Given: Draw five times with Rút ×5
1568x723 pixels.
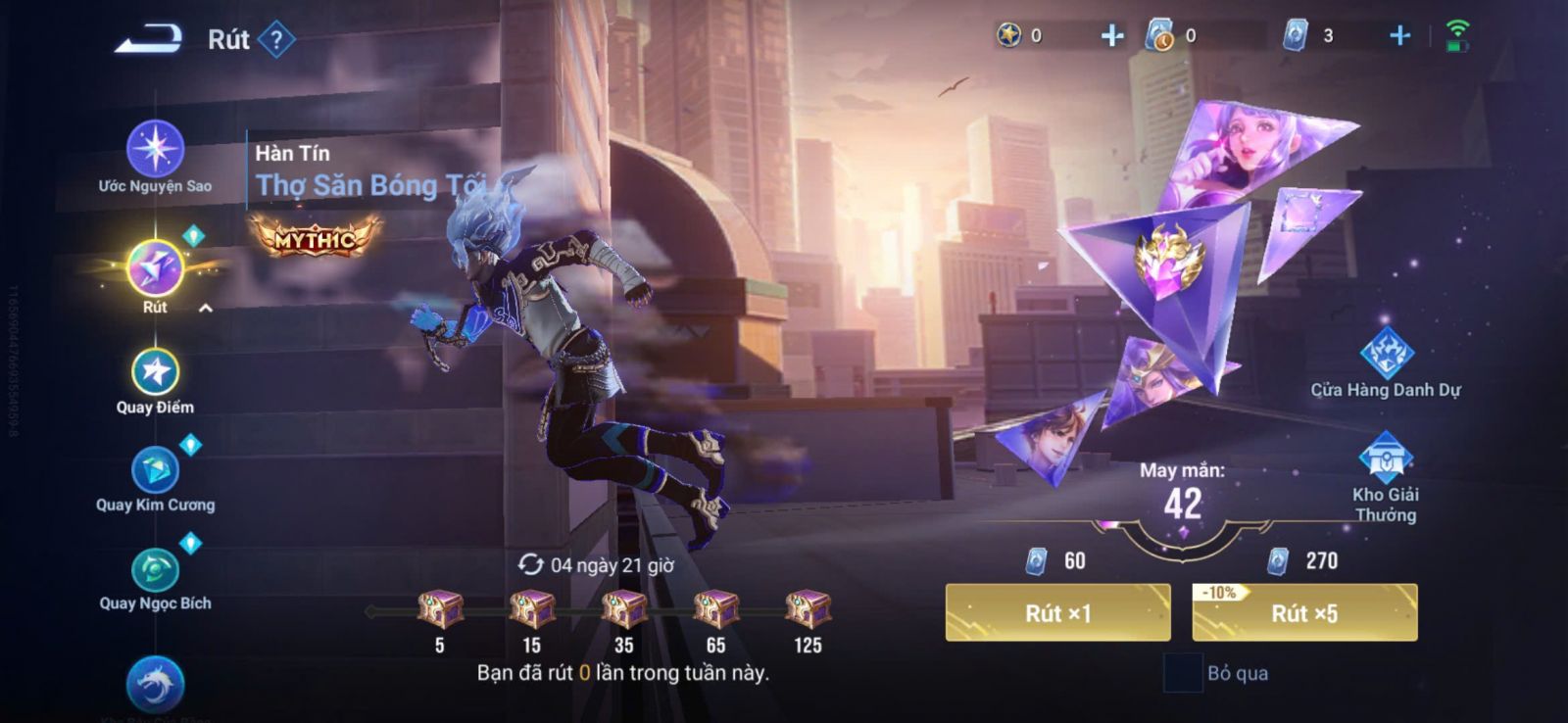Looking at the screenshot, I should point(1304,613).
